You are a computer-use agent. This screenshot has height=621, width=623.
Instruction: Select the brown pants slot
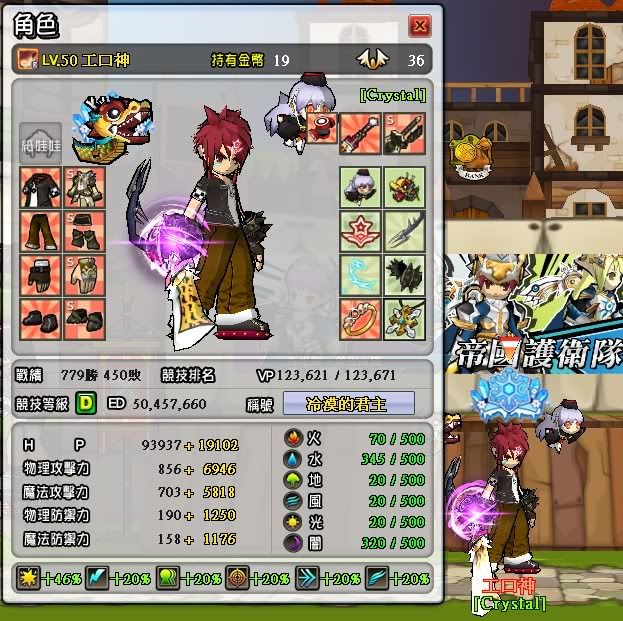pyautogui.click(x=41, y=231)
